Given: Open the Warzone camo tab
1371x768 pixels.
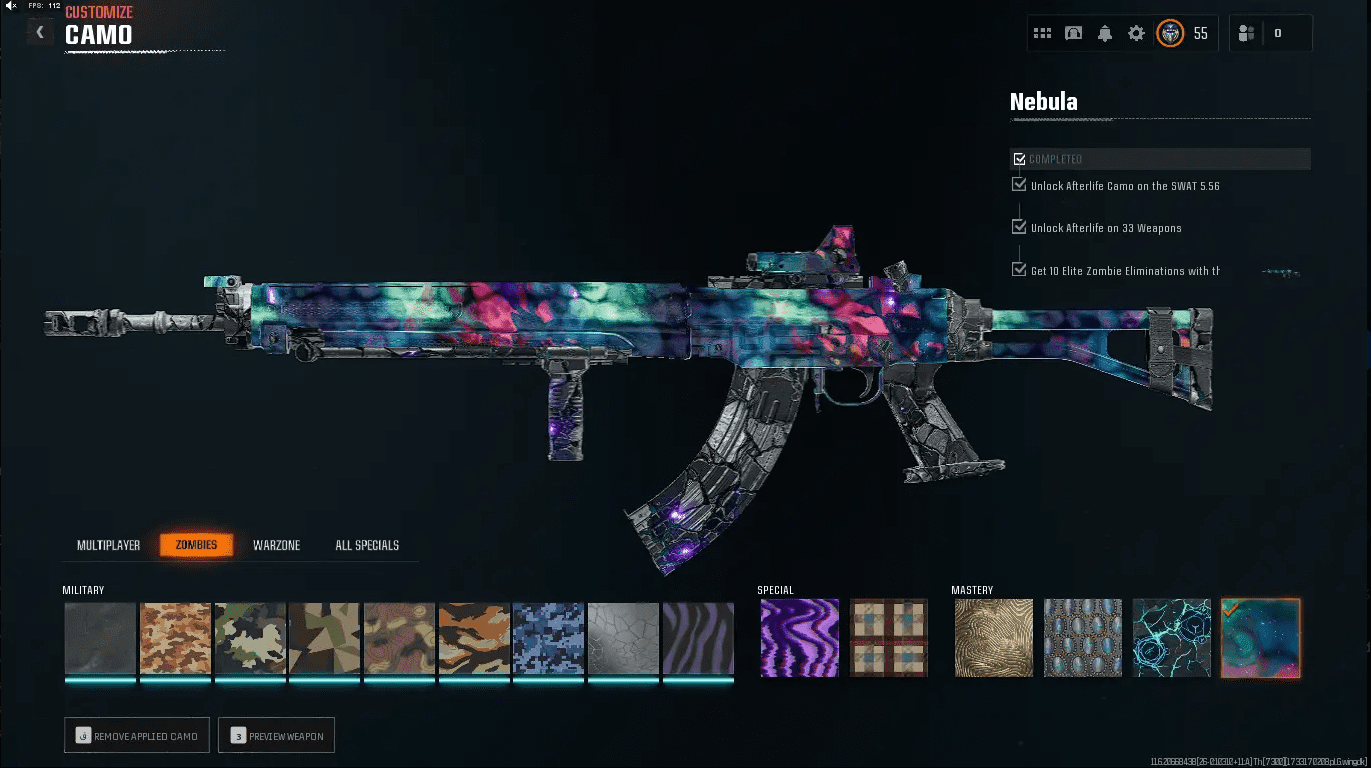Looking at the screenshot, I should (276, 545).
